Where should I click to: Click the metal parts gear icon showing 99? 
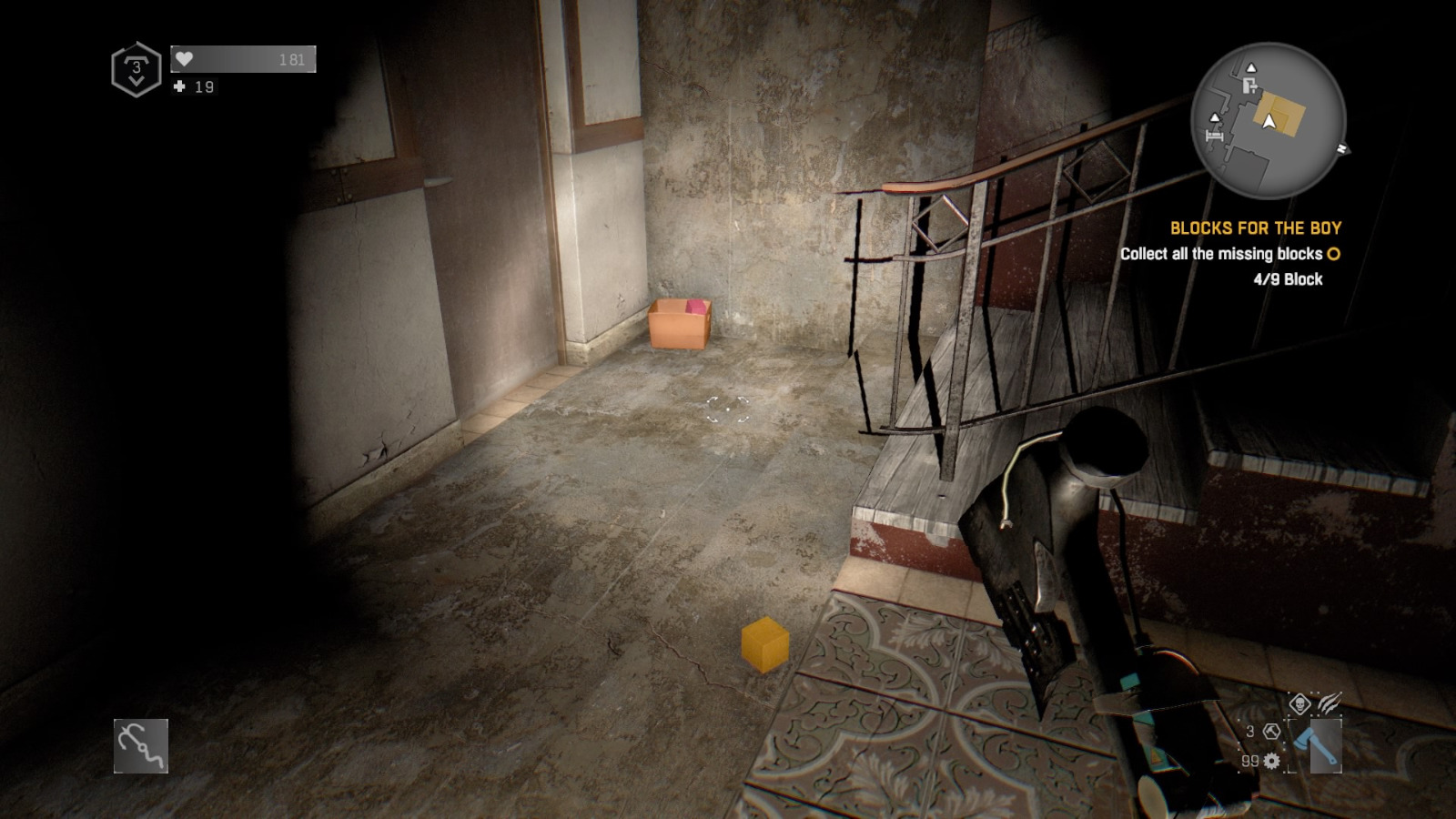click(1271, 761)
